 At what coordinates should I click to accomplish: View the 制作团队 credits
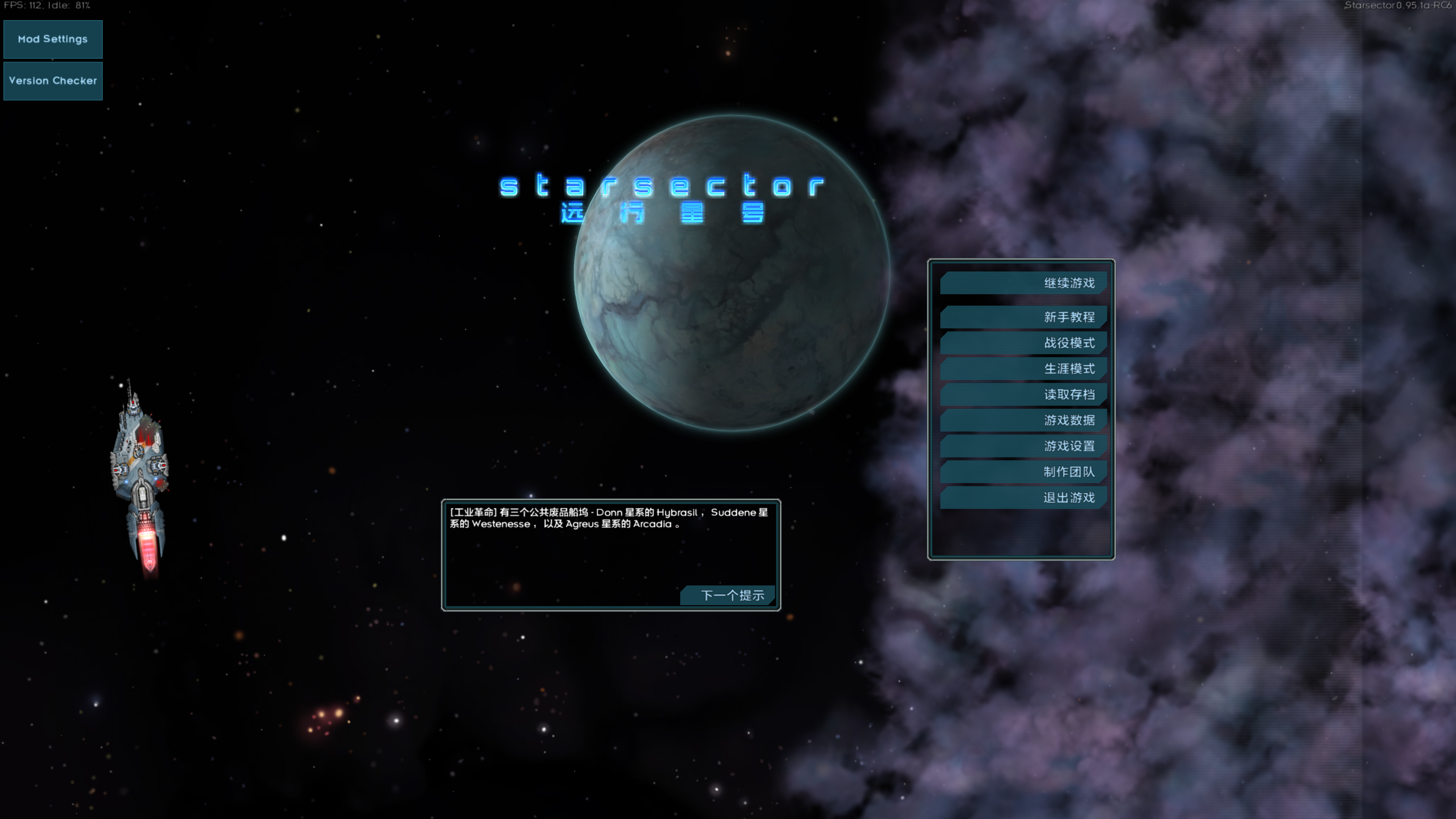(x=1069, y=472)
